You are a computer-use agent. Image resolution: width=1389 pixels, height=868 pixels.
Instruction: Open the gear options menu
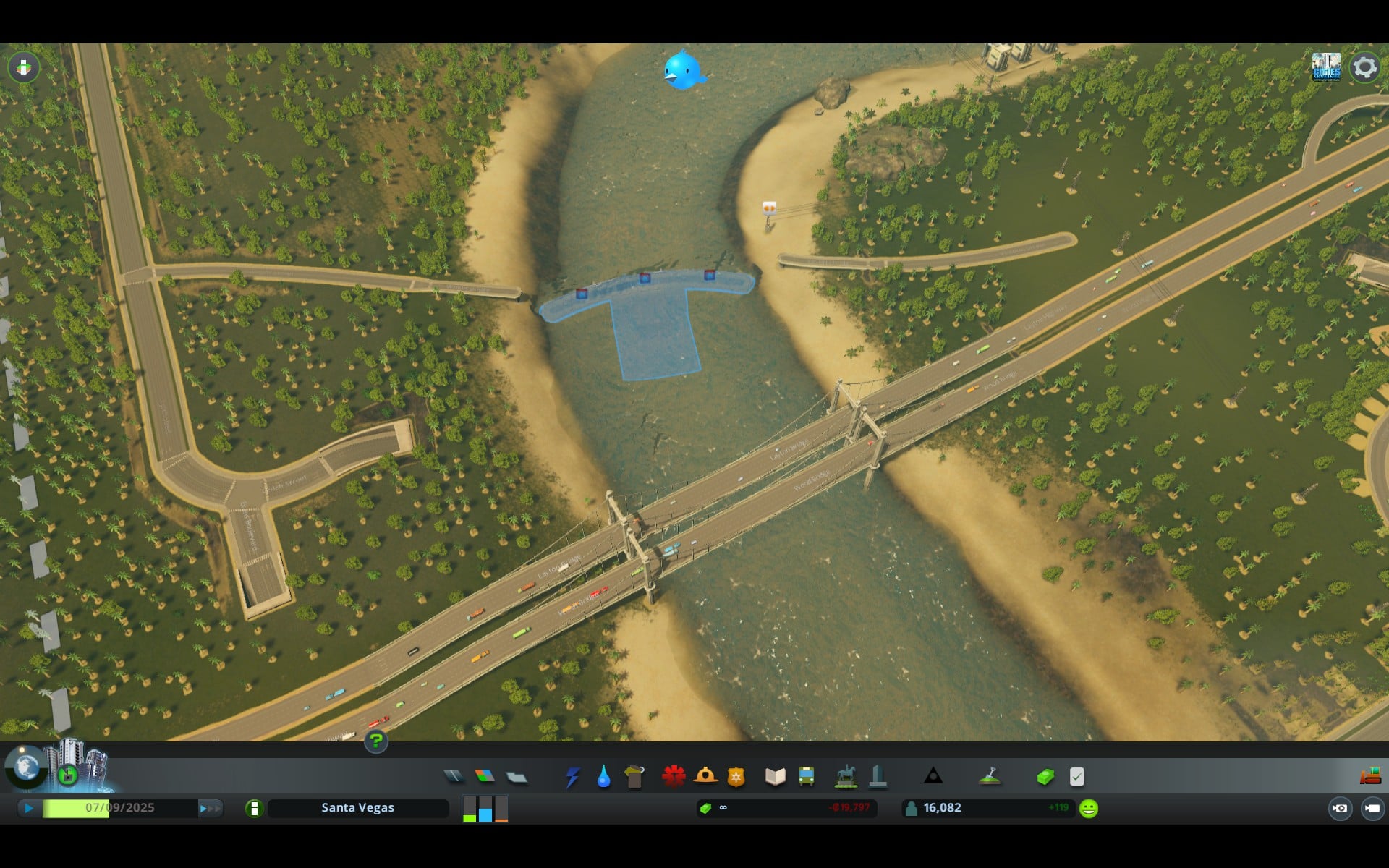click(x=1364, y=67)
